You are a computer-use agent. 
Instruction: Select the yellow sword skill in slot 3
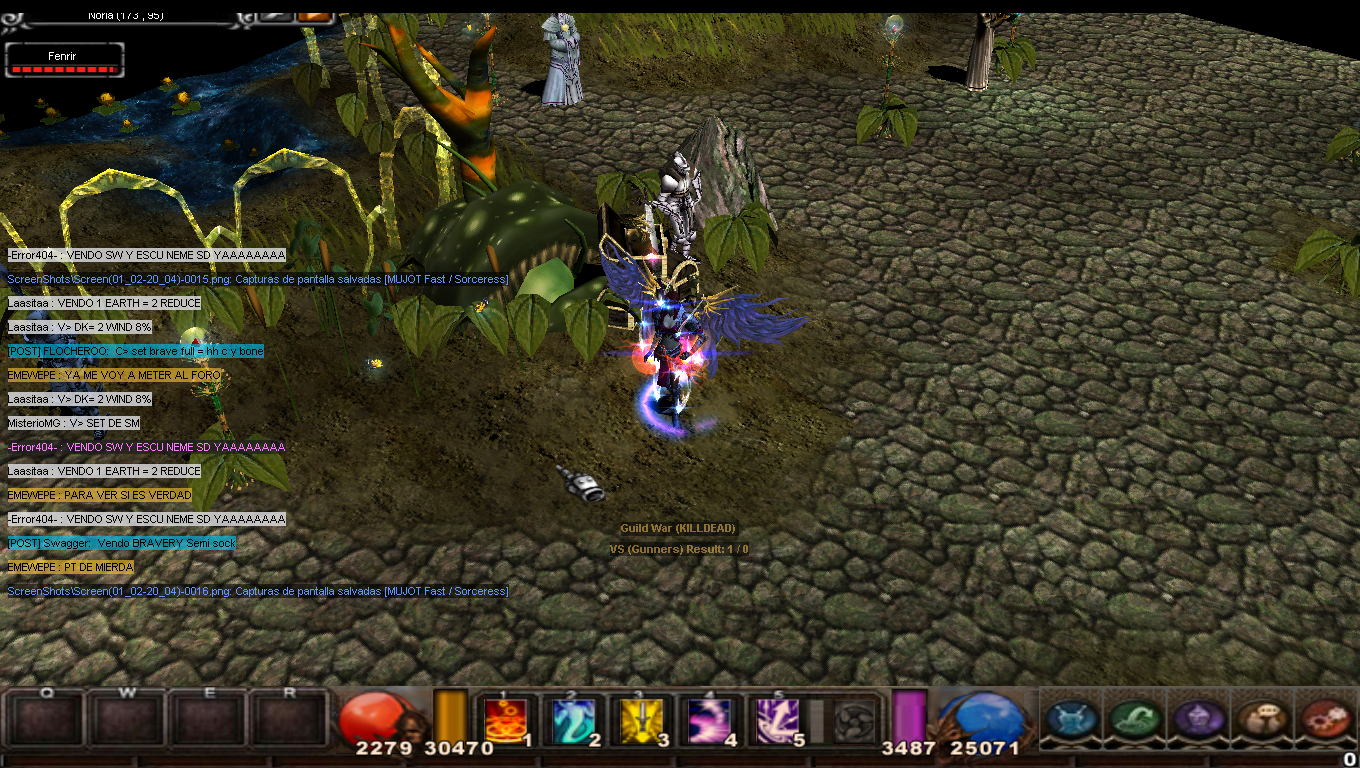coord(642,720)
